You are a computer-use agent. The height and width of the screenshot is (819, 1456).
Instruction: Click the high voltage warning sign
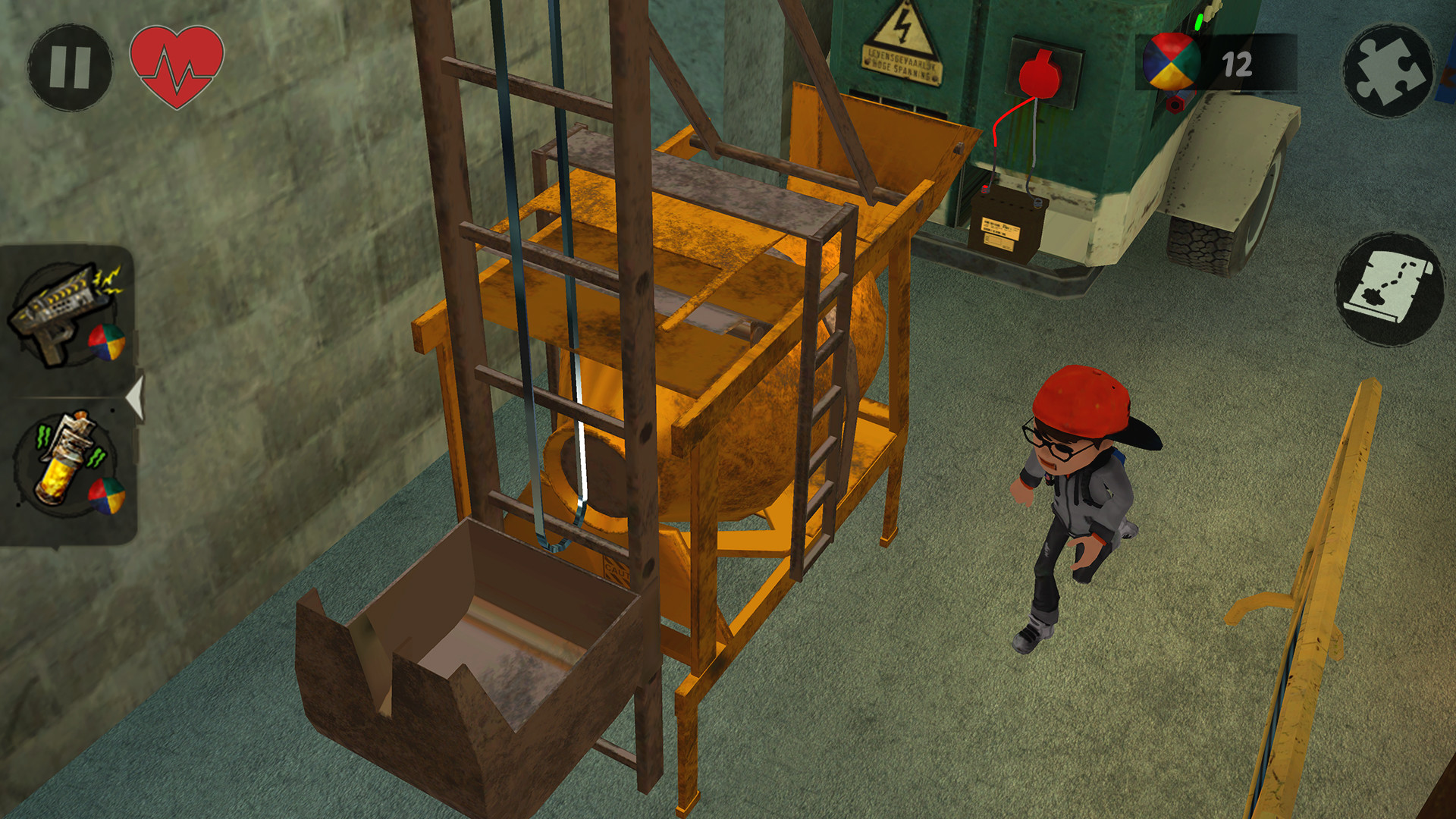tap(902, 42)
